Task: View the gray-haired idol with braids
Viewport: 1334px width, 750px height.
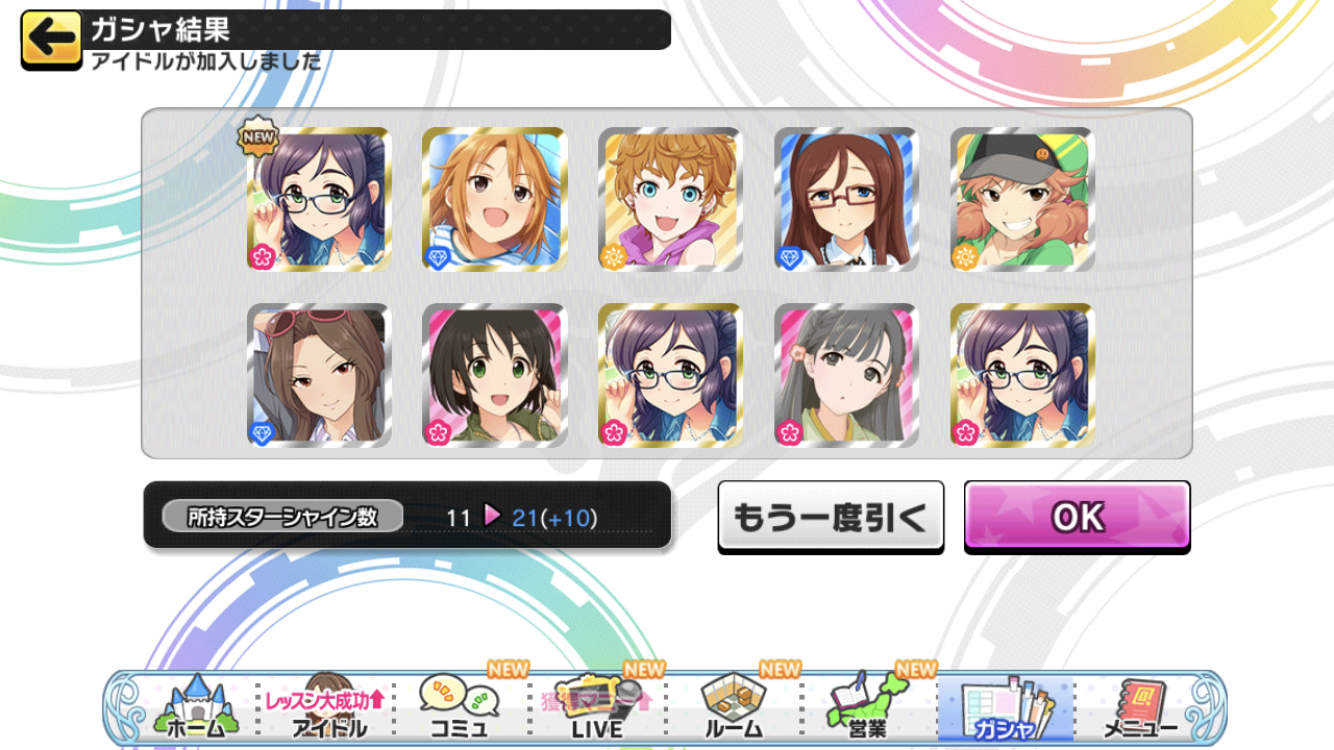Action: pos(846,376)
